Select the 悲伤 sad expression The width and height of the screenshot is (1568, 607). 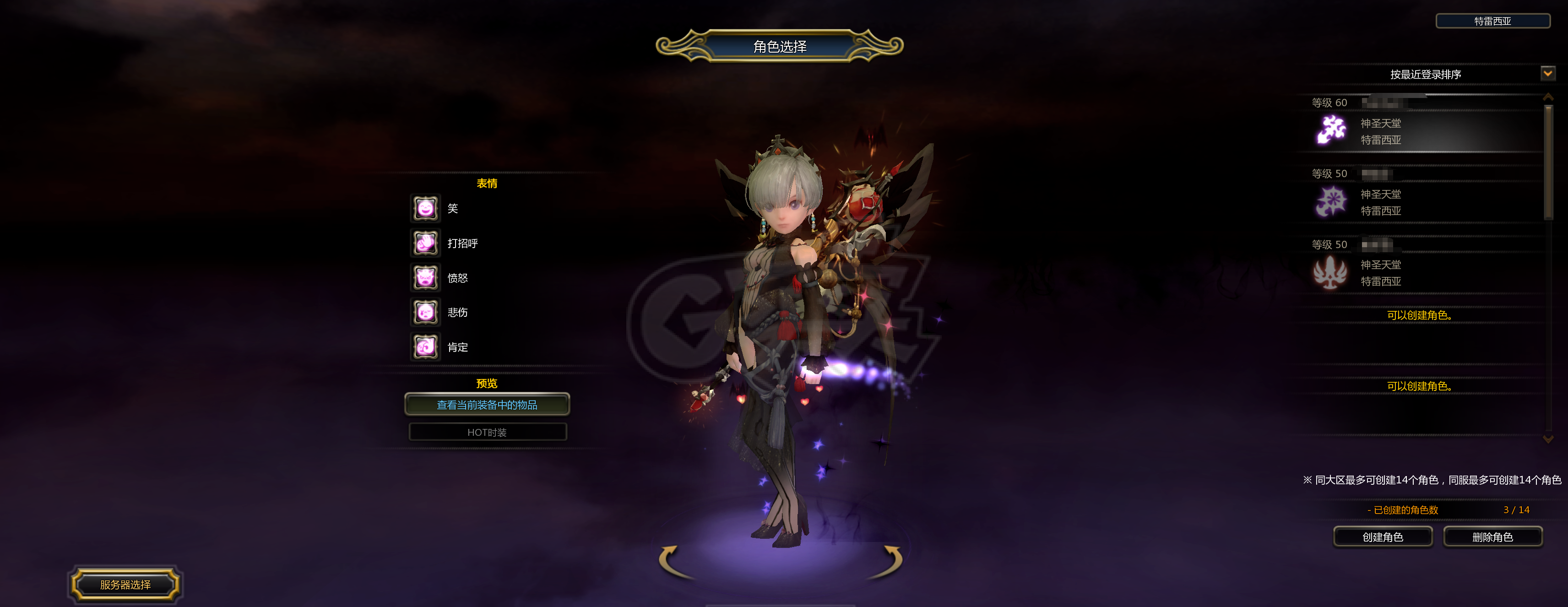(425, 312)
